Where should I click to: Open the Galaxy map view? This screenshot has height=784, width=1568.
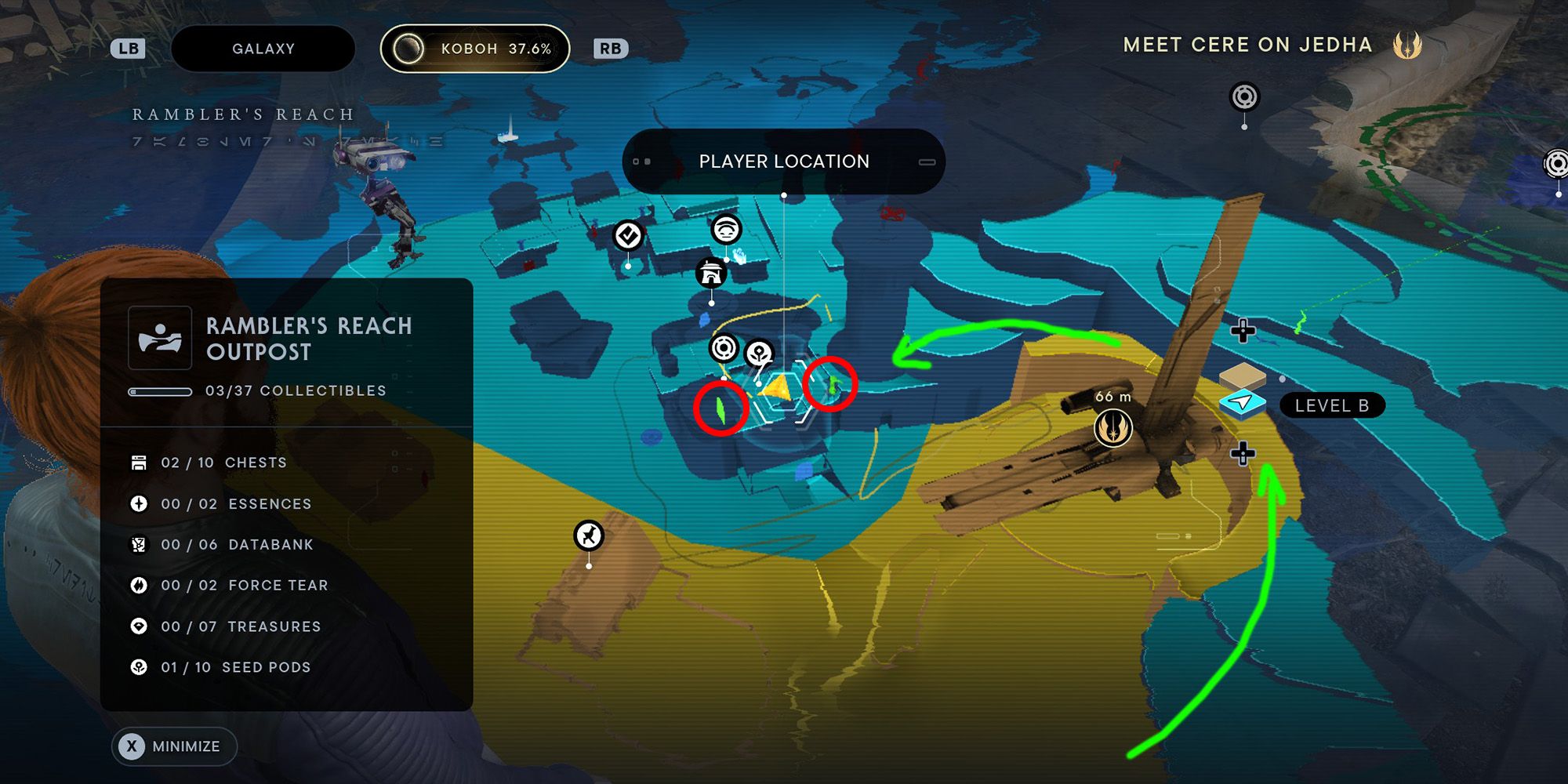coord(263,48)
